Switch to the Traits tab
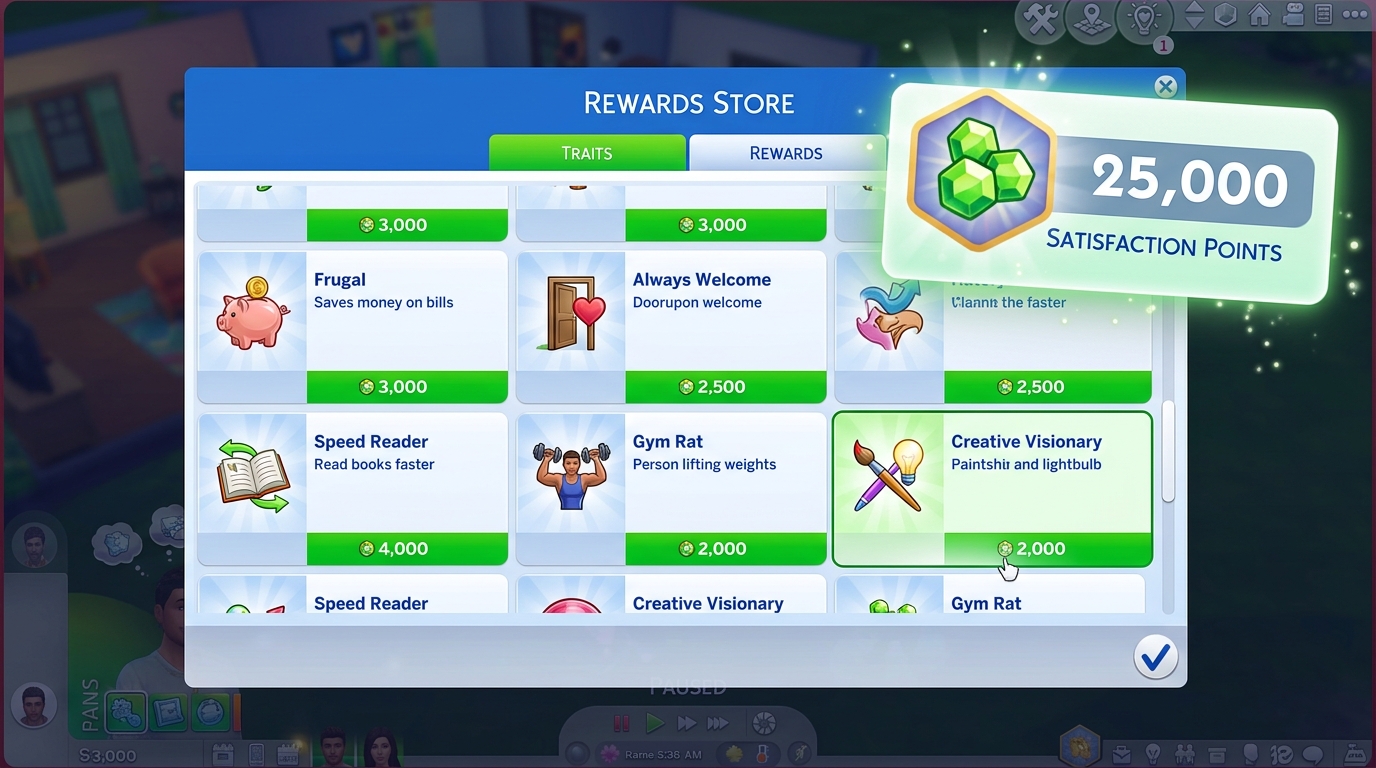Image resolution: width=1376 pixels, height=768 pixels. [588, 152]
